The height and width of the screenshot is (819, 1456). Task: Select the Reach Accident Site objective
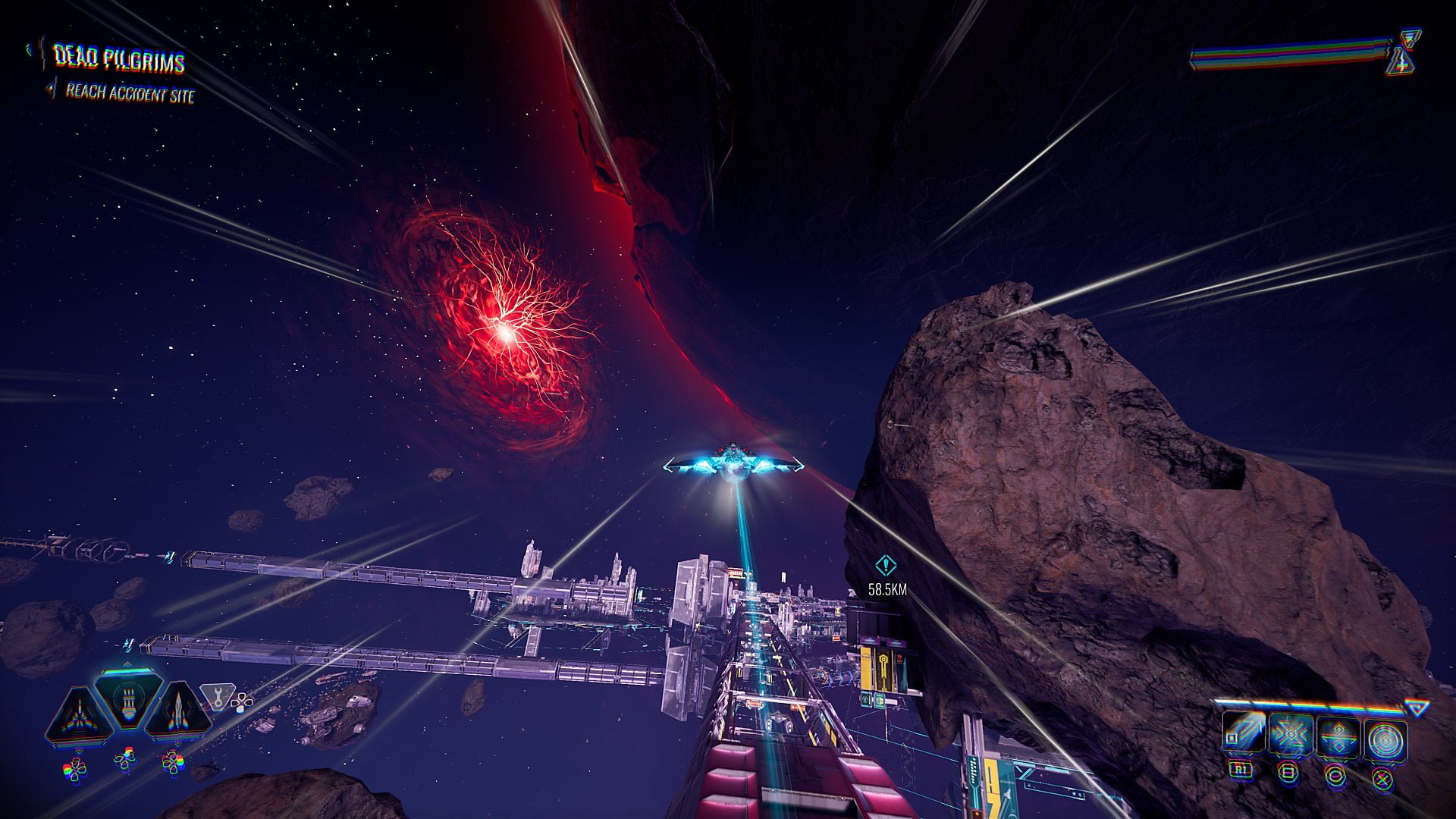[x=130, y=93]
